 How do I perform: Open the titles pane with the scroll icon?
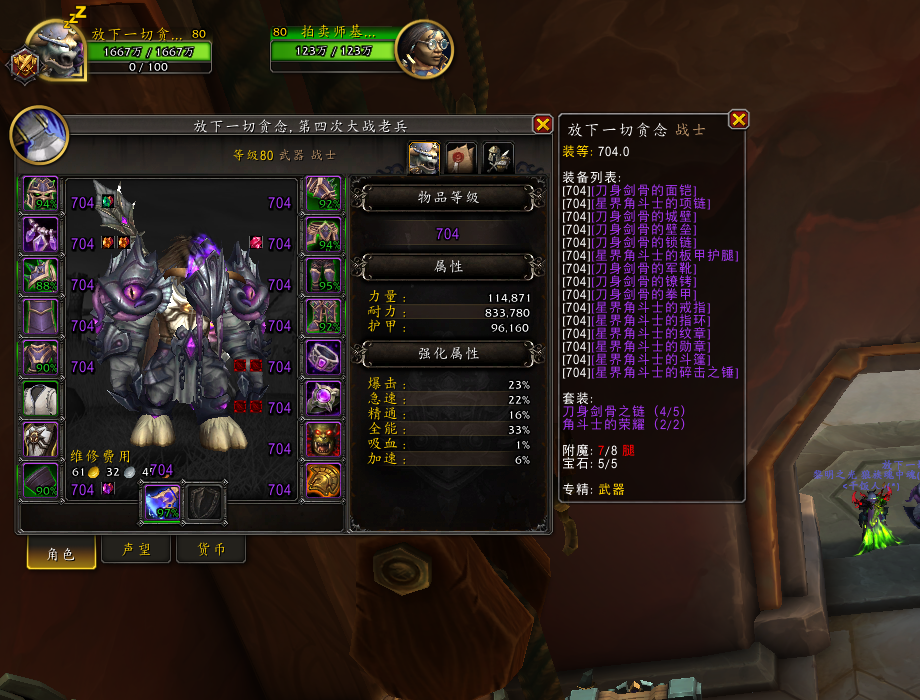tap(460, 158)
